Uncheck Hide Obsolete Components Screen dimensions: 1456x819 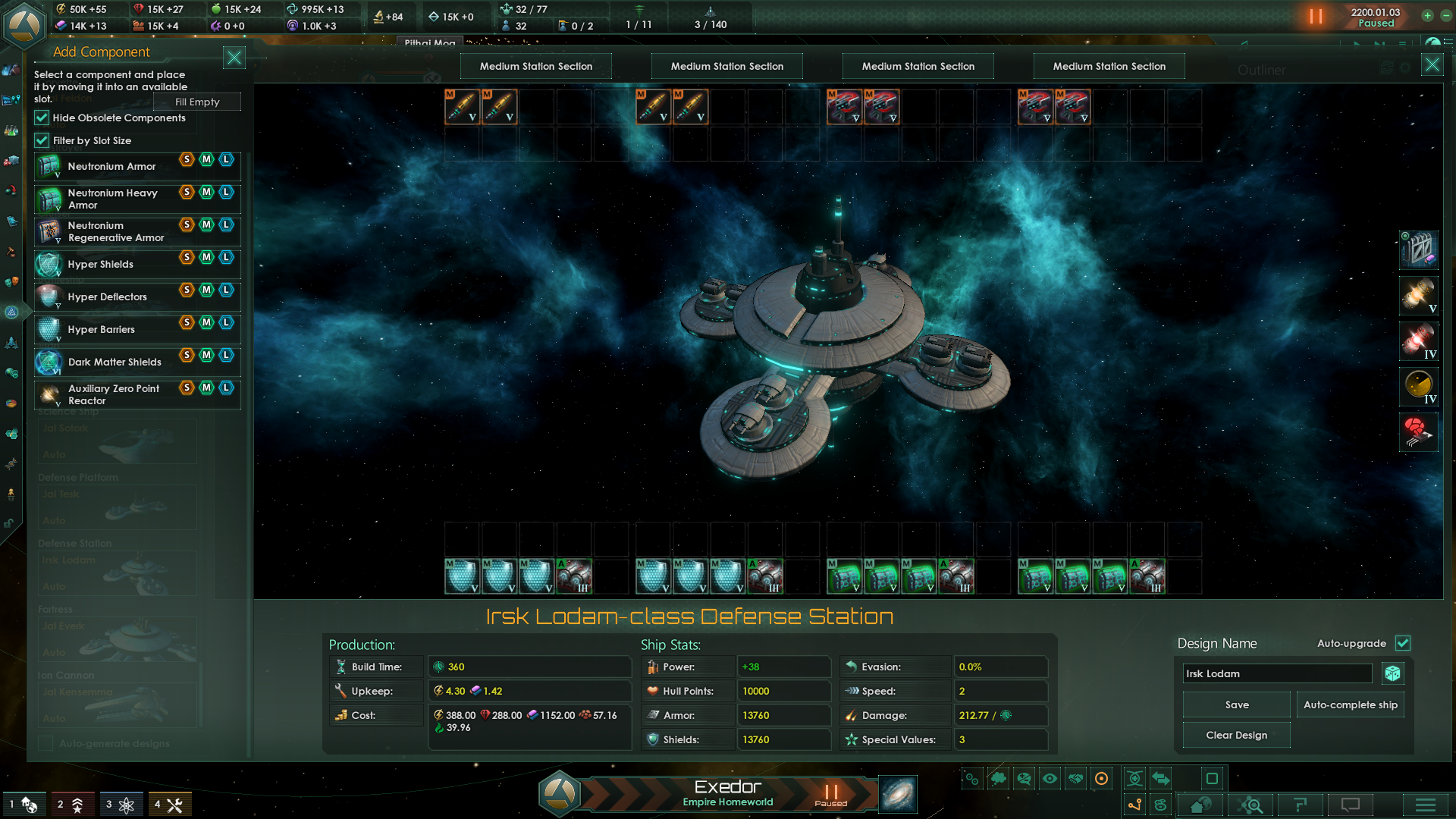tap(42, 118)
